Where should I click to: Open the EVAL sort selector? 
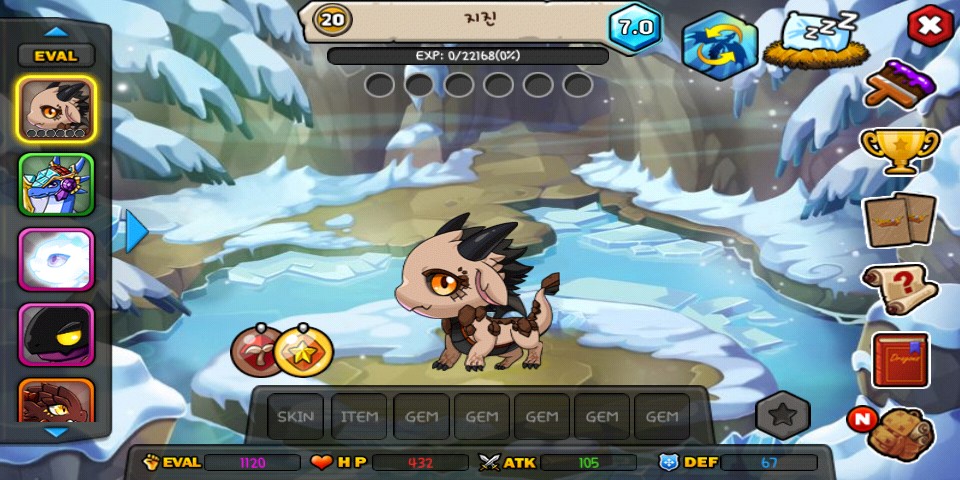[56, 56]
